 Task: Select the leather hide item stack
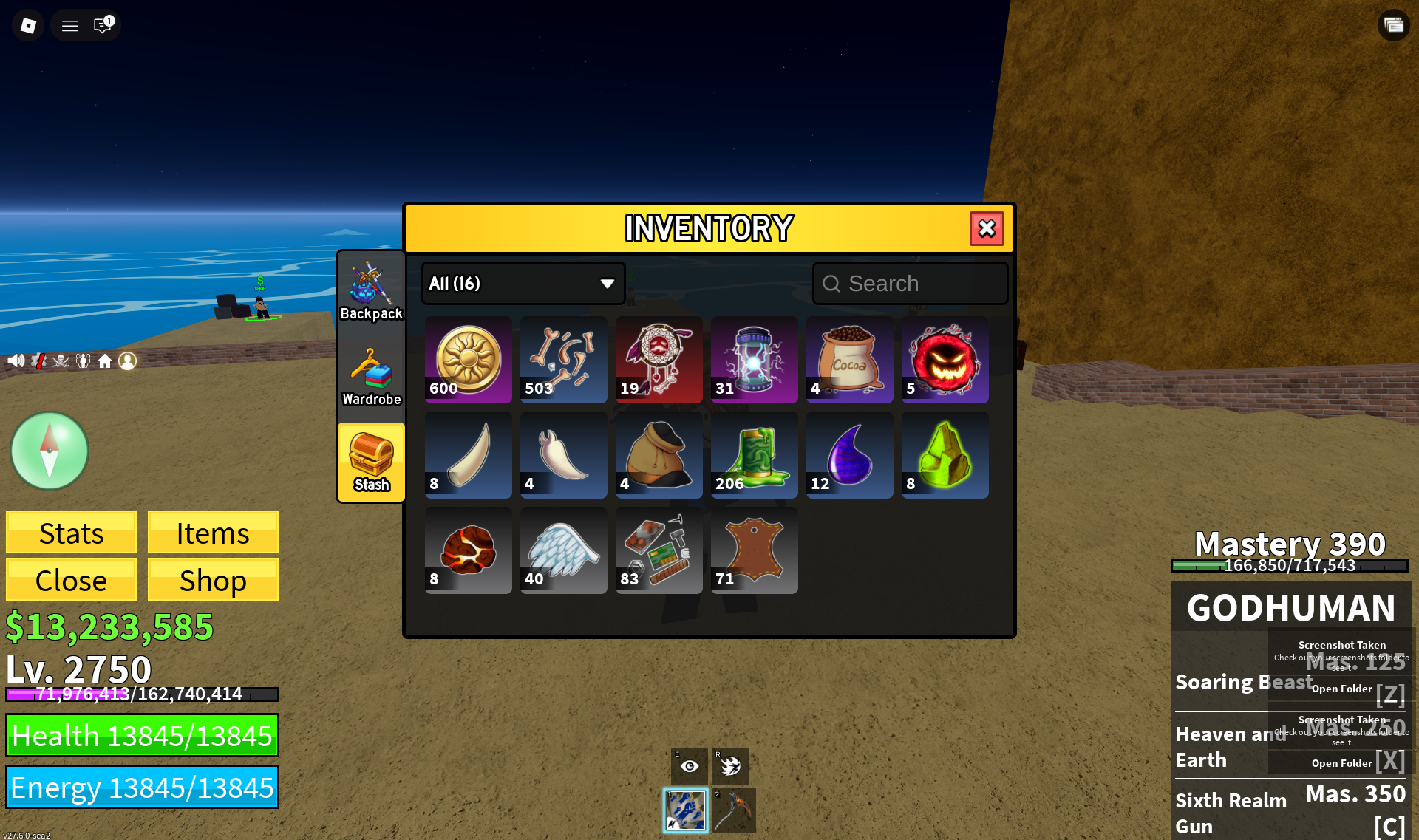coord(754,550)
